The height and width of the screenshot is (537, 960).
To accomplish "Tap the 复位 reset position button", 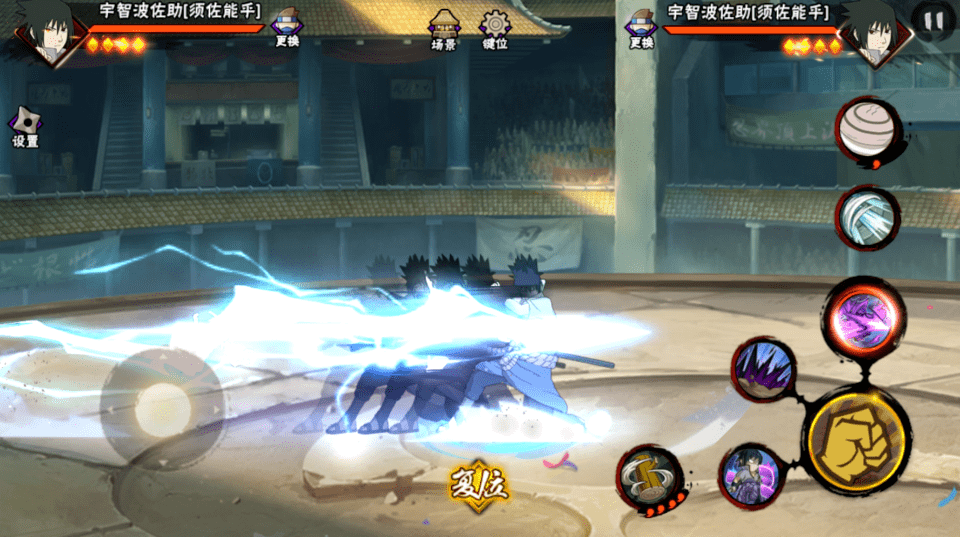I will (x=478, y=486).
